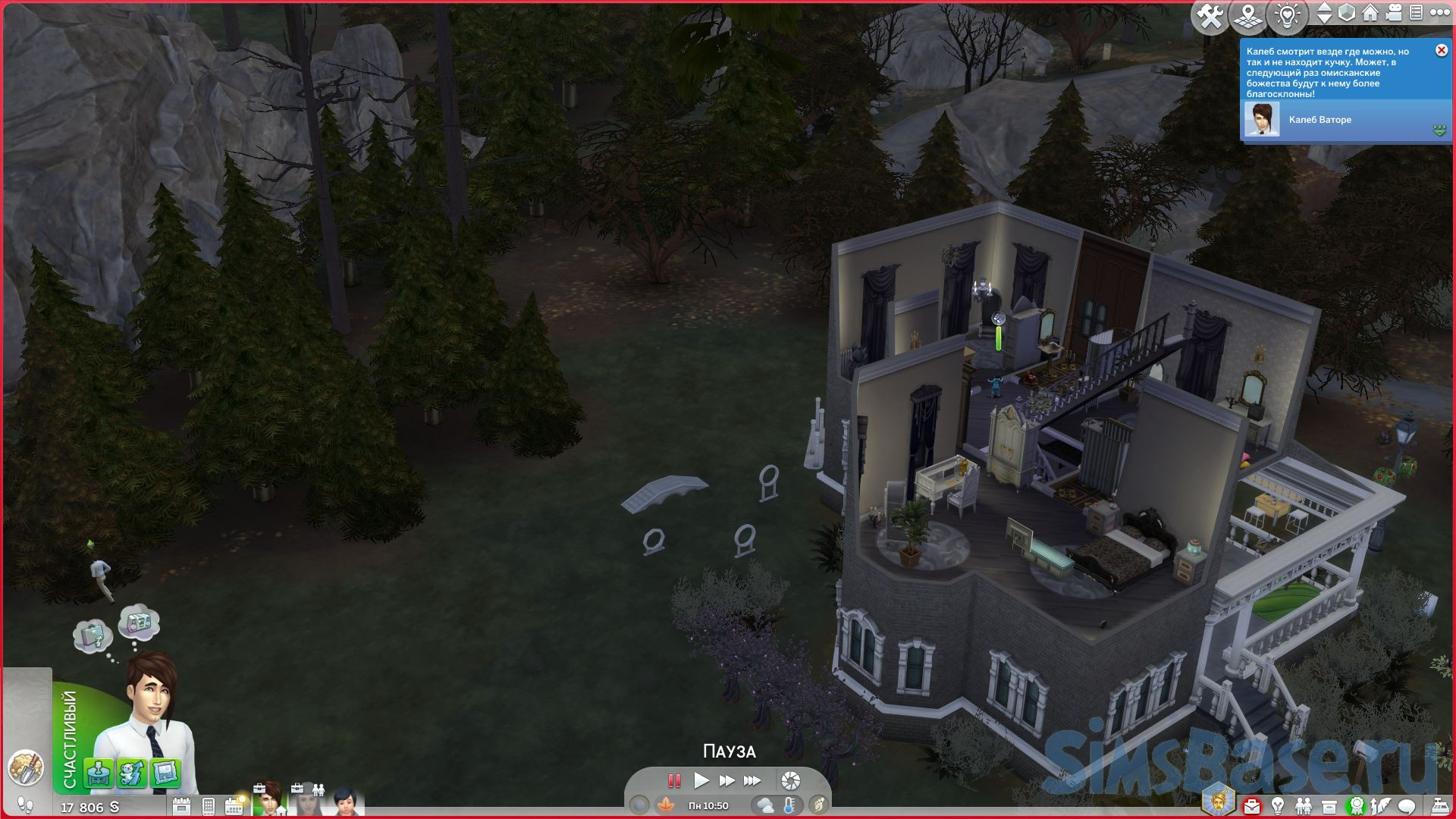
Task: Resume game at normal play speed
Action: coord(701,780)
